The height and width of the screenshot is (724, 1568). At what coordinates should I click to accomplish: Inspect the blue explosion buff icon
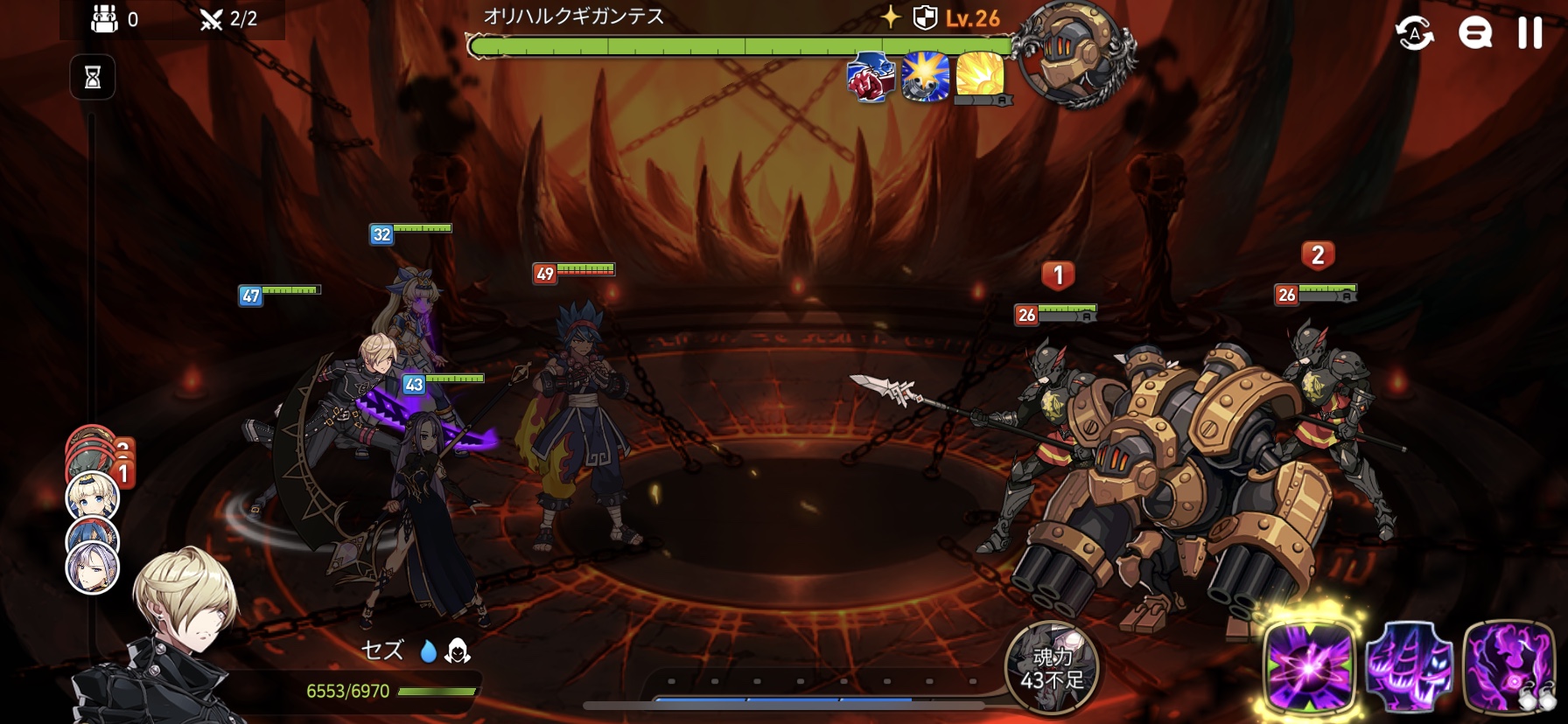[925, 77]
